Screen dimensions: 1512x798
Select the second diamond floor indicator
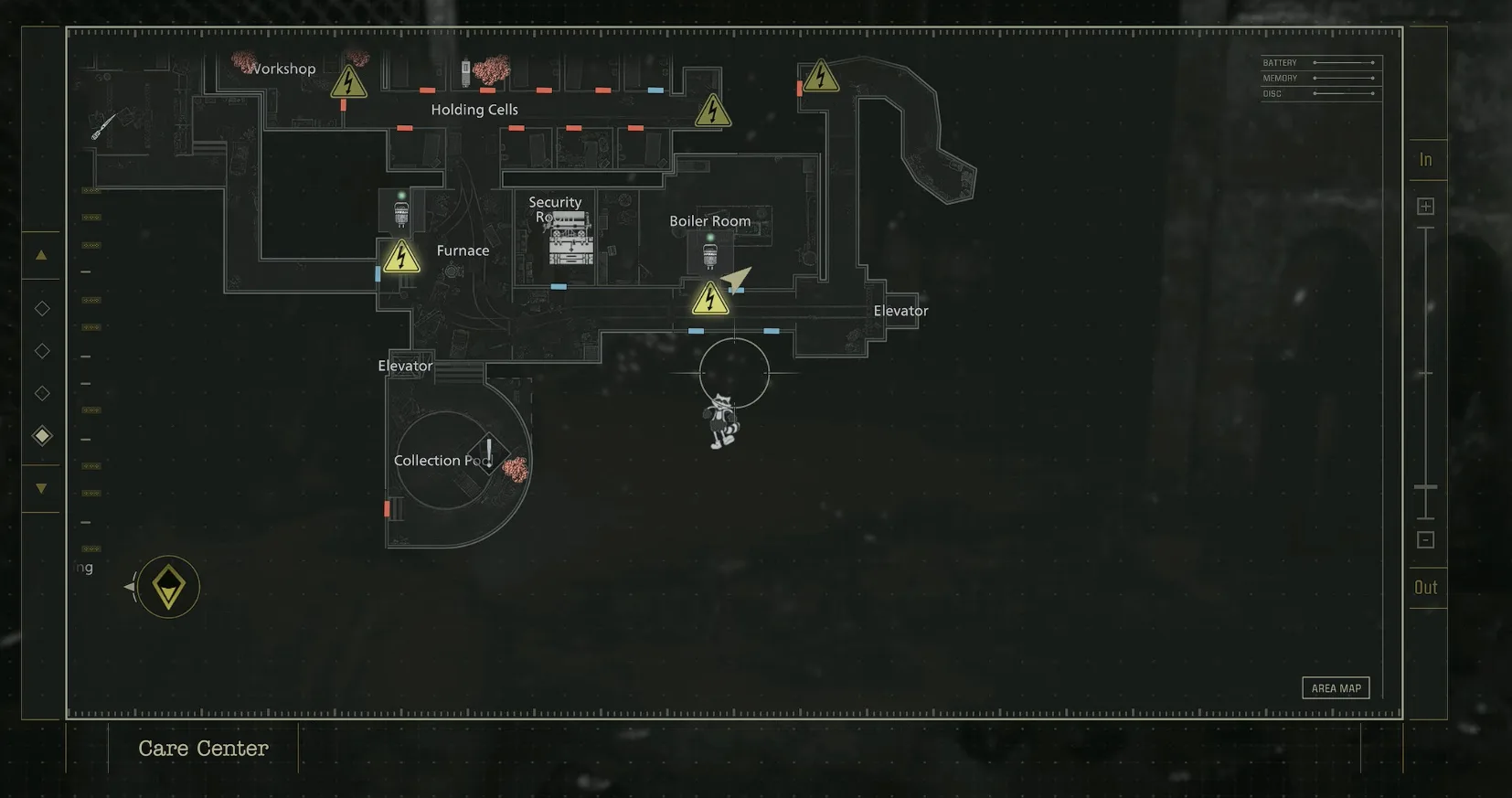click(41, 350)
